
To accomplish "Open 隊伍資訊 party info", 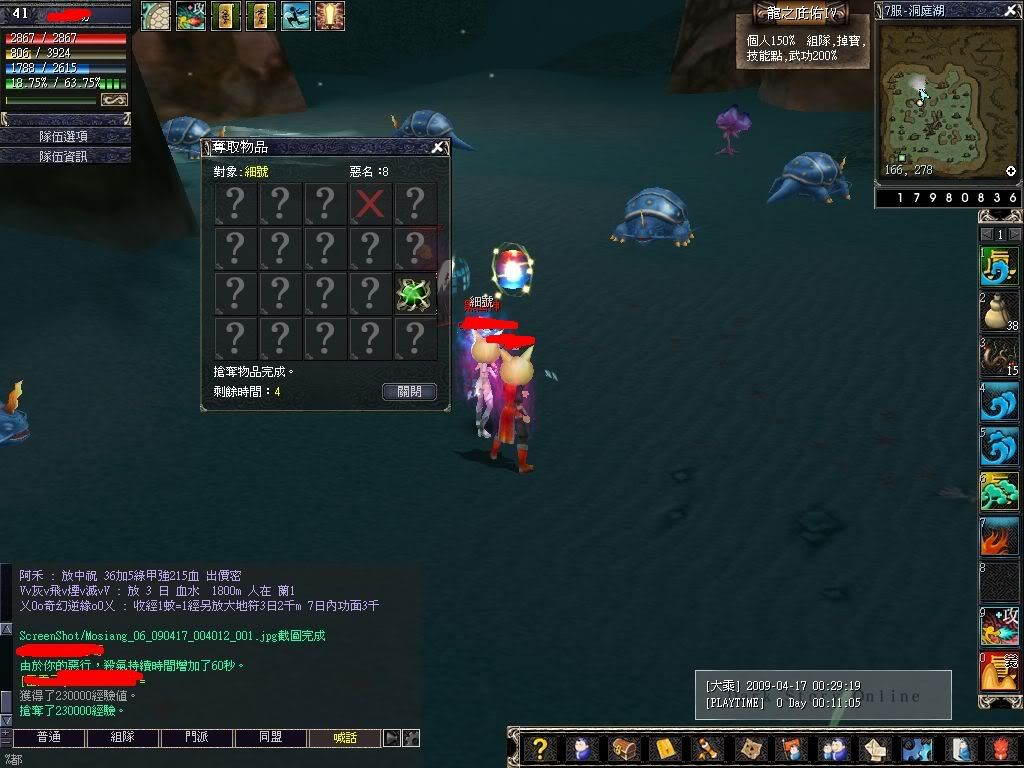I will tap(65, 156).
